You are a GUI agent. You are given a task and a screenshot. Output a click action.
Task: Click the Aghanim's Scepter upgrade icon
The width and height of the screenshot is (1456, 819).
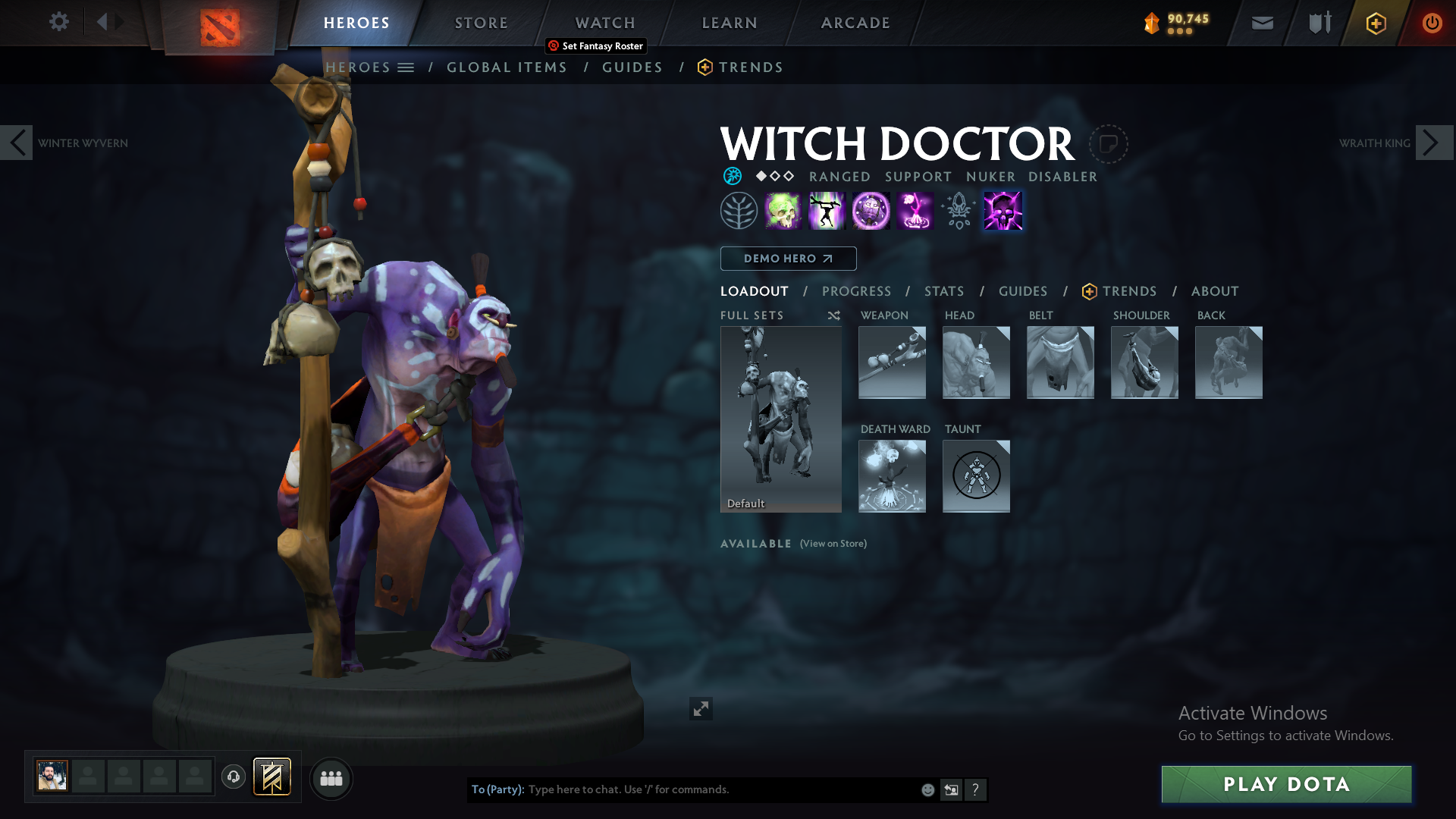pos(958,210)
